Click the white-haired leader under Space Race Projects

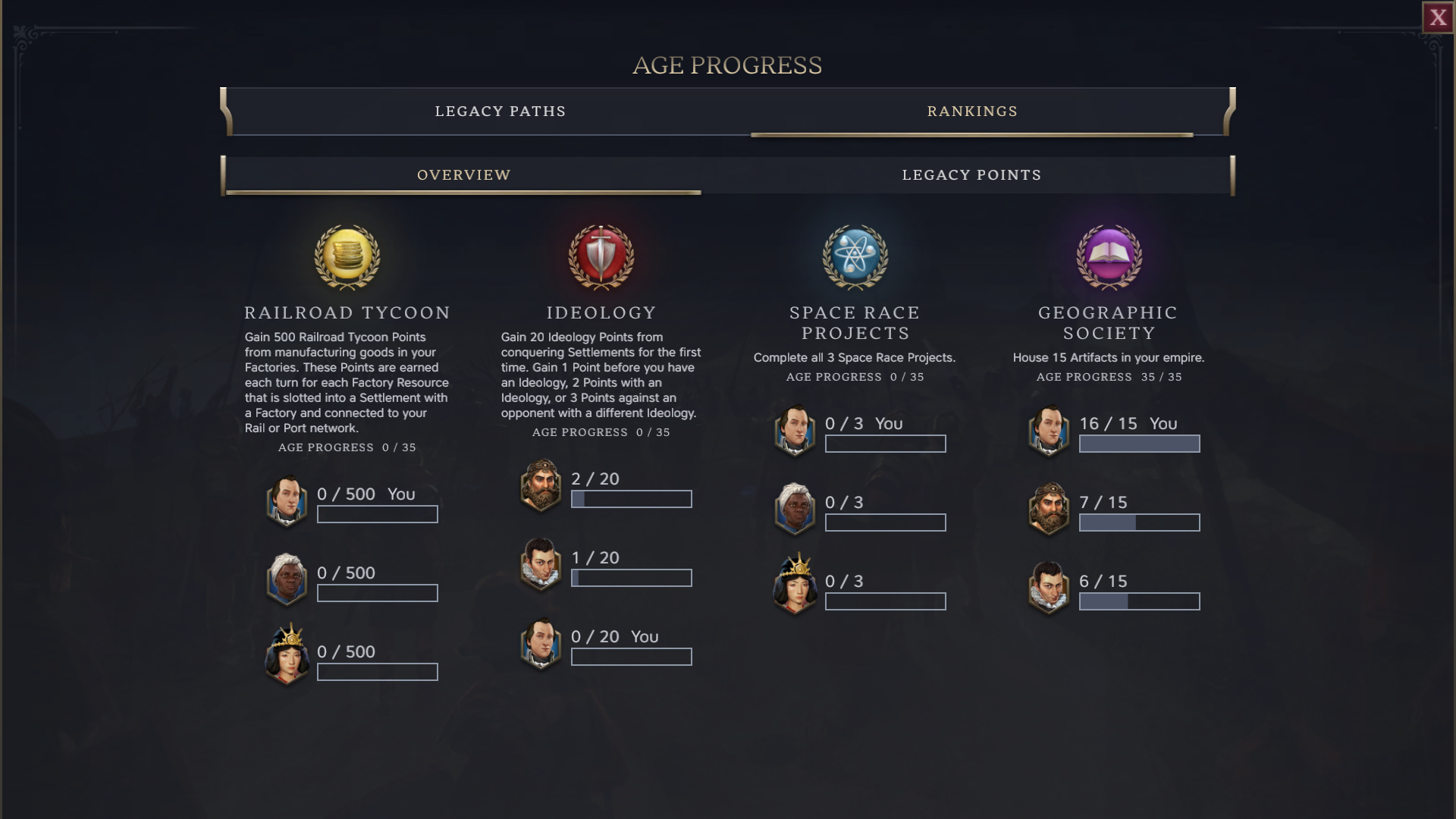[x=795, y=510]
